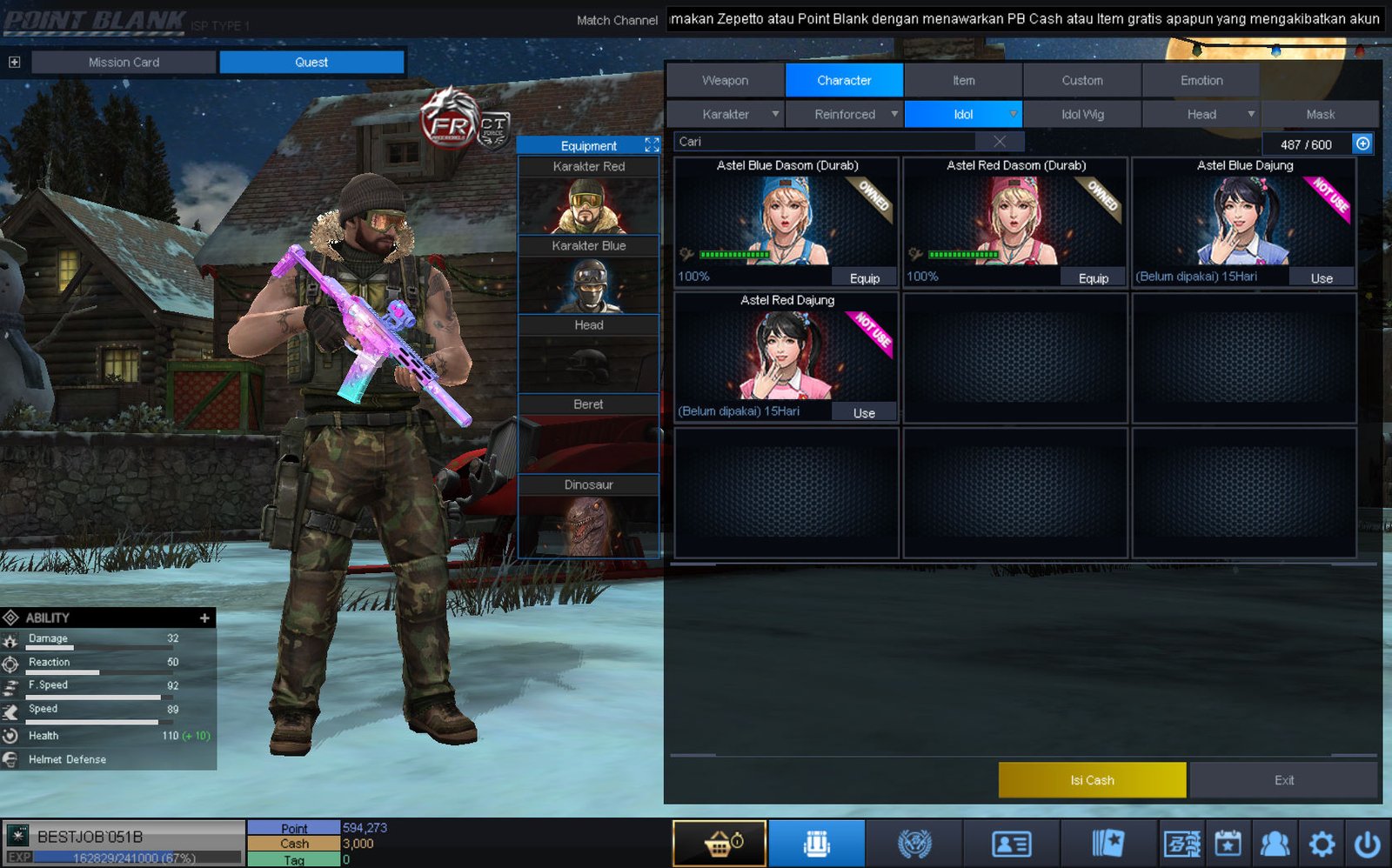
Task: Select the Mask category
Action: pyautogui.click(x=1320, y=114)
